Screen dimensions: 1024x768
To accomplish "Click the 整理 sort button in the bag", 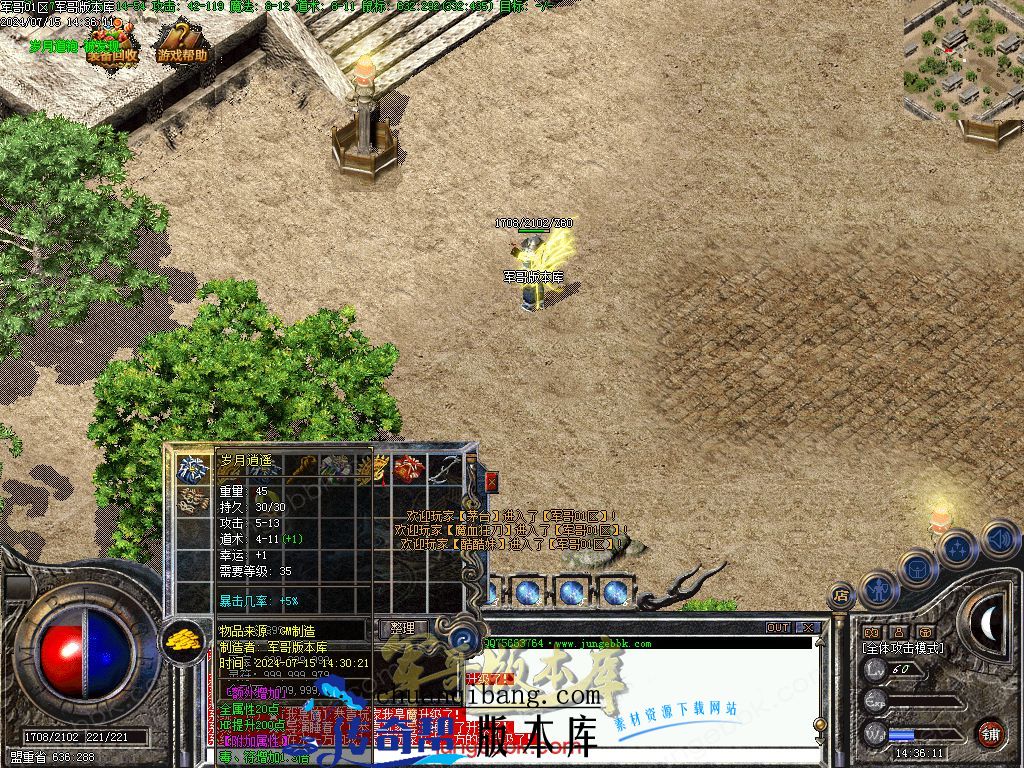I will click(402, 628).
